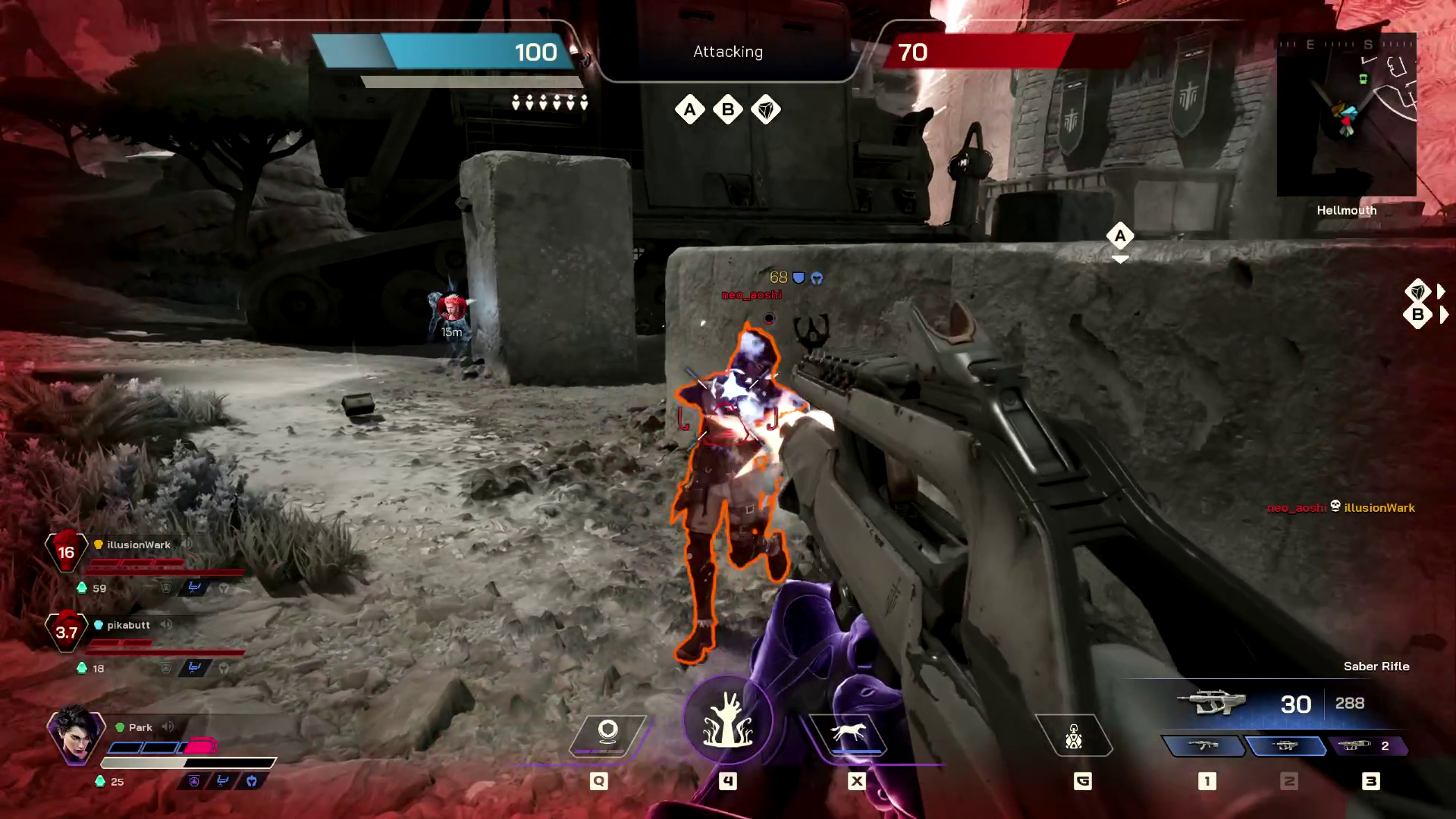Click the Saber Rifle weapon icon in slot 1

pyautogui.click(x=1207, y=746)
